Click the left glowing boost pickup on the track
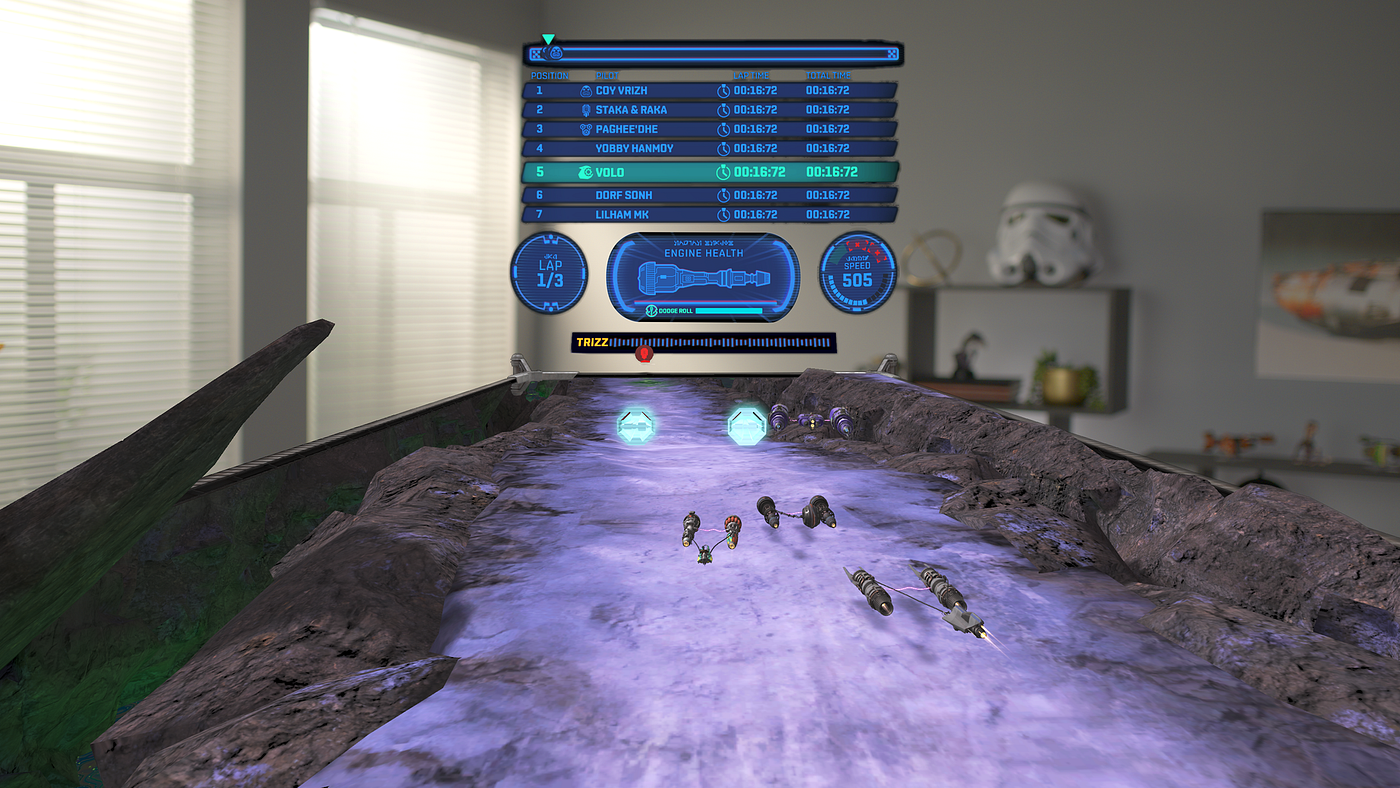Viewport: 1400px width, 788px height. point(638,424)
